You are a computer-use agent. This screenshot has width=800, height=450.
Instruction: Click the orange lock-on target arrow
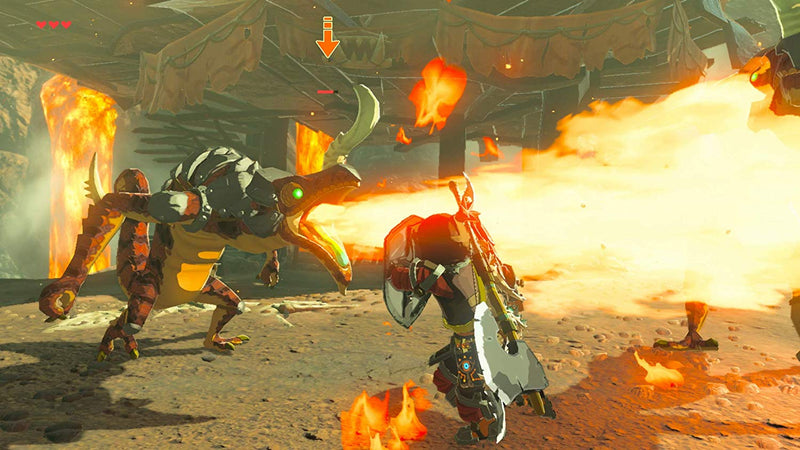[x=327, y=38]
